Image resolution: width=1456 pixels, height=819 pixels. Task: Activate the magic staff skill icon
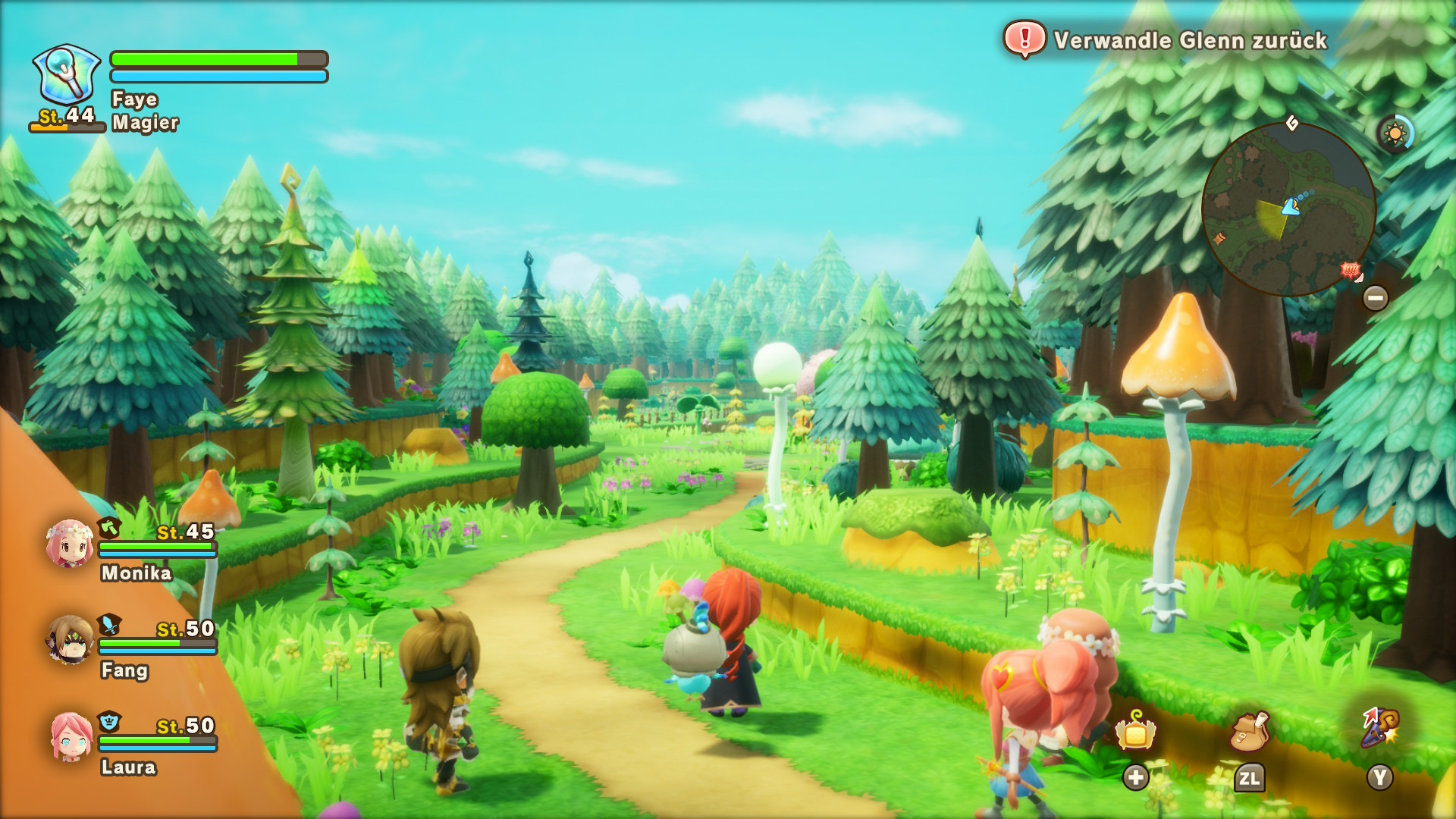pyautogui.click(x=1379, y=728)
